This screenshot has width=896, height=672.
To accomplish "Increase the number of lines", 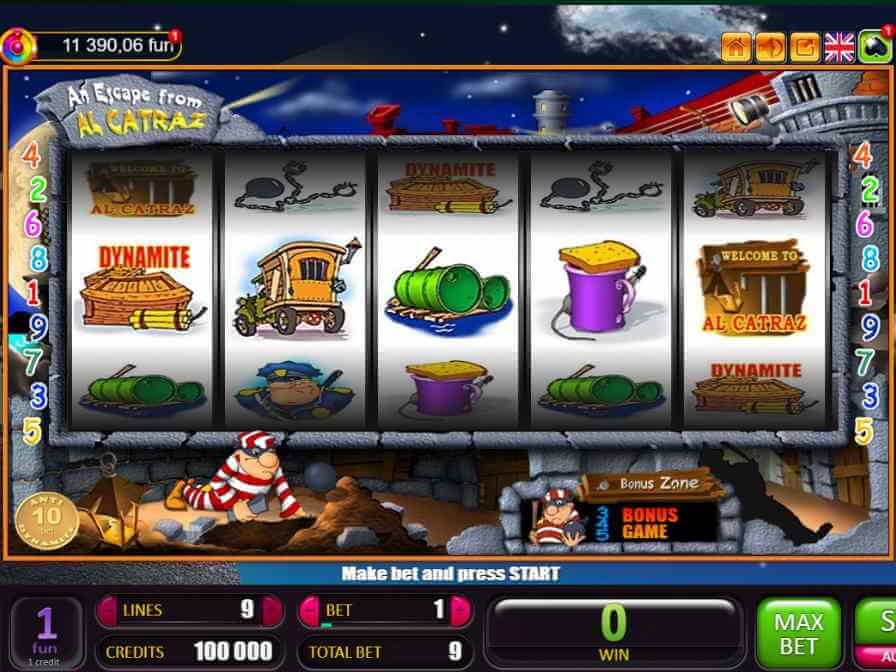I will point(270,610).
